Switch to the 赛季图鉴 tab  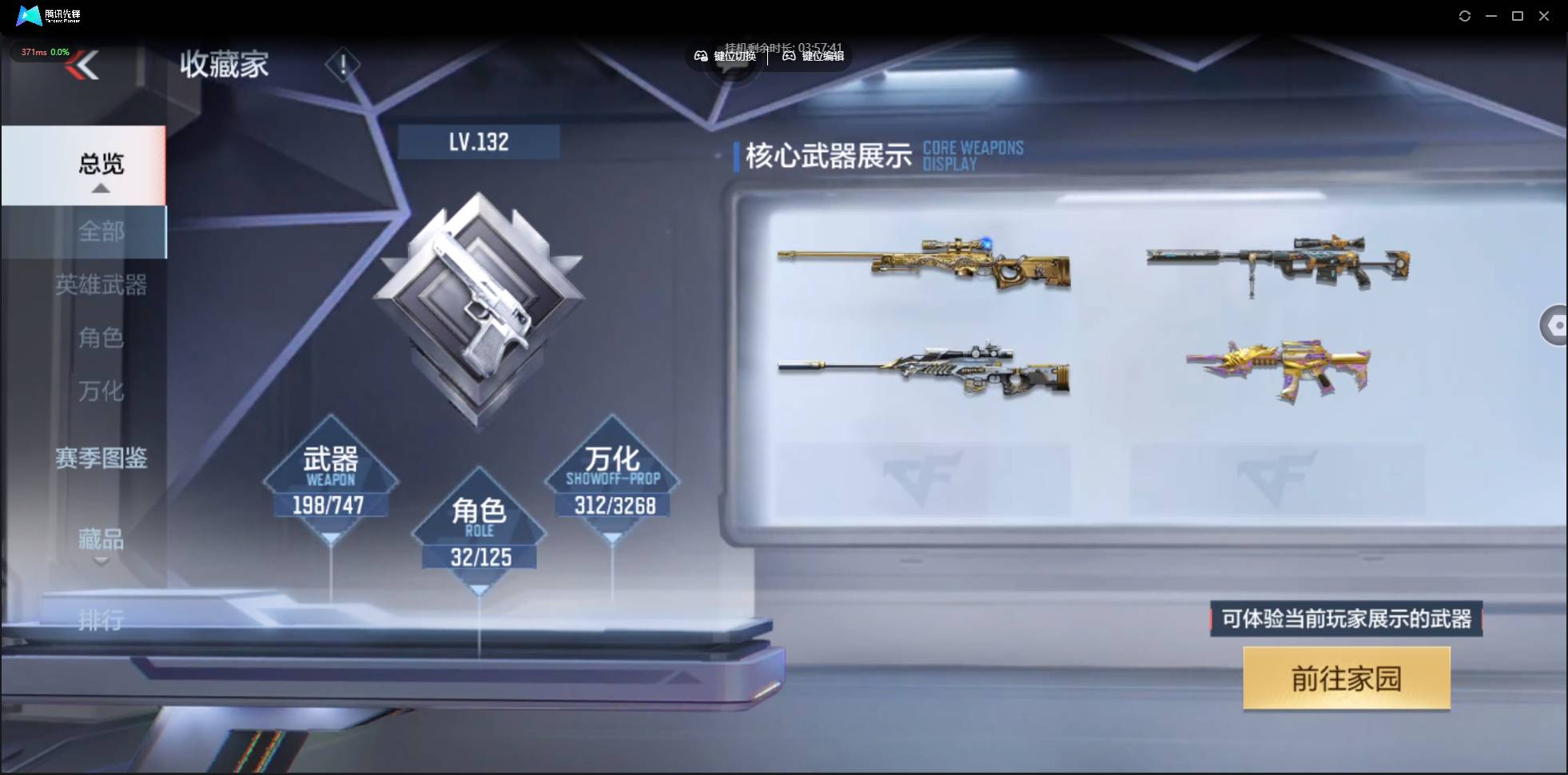(x=101, y=459)
